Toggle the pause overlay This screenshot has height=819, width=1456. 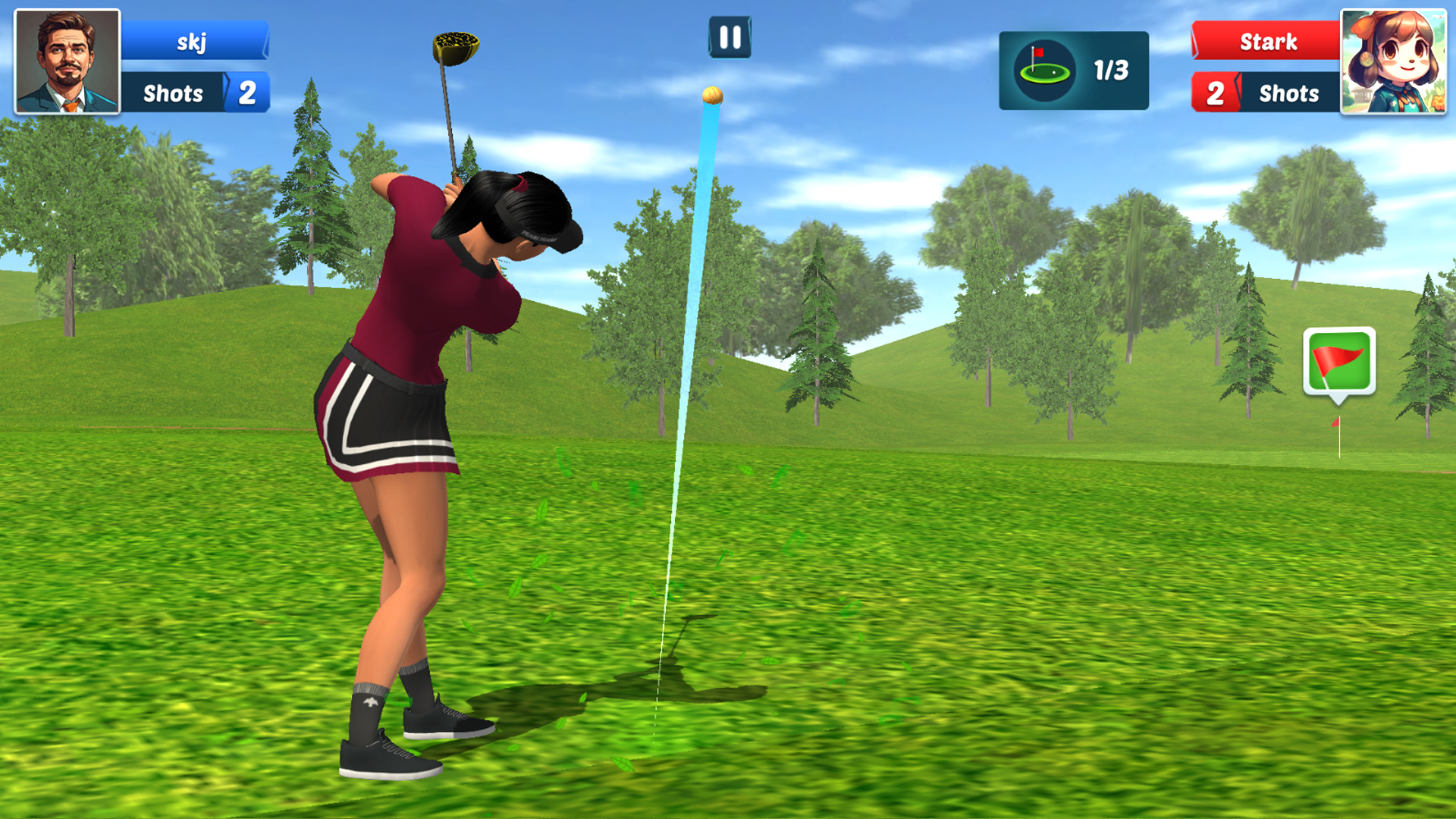coord(729,37)
